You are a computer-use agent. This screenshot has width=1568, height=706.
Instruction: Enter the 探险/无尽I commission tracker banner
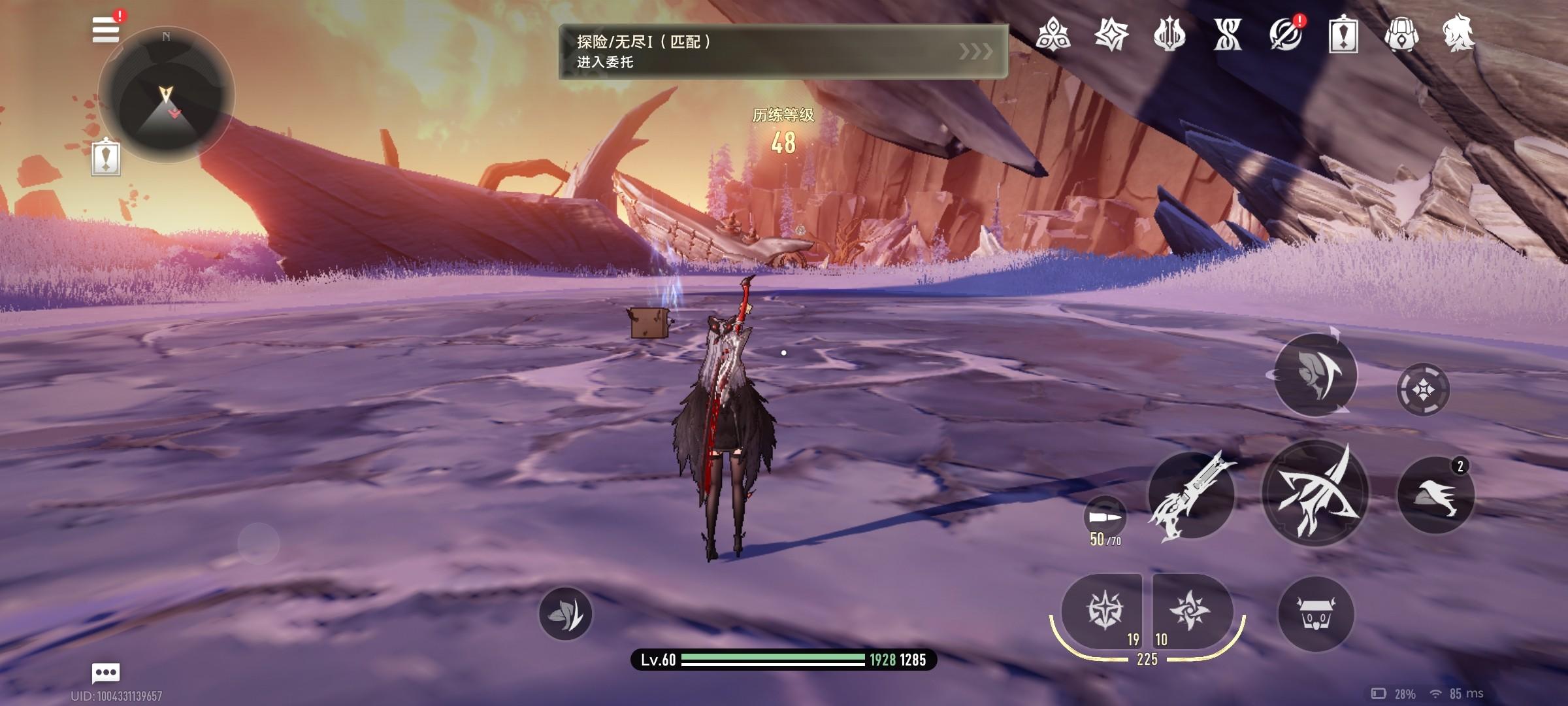coord(783,52)
